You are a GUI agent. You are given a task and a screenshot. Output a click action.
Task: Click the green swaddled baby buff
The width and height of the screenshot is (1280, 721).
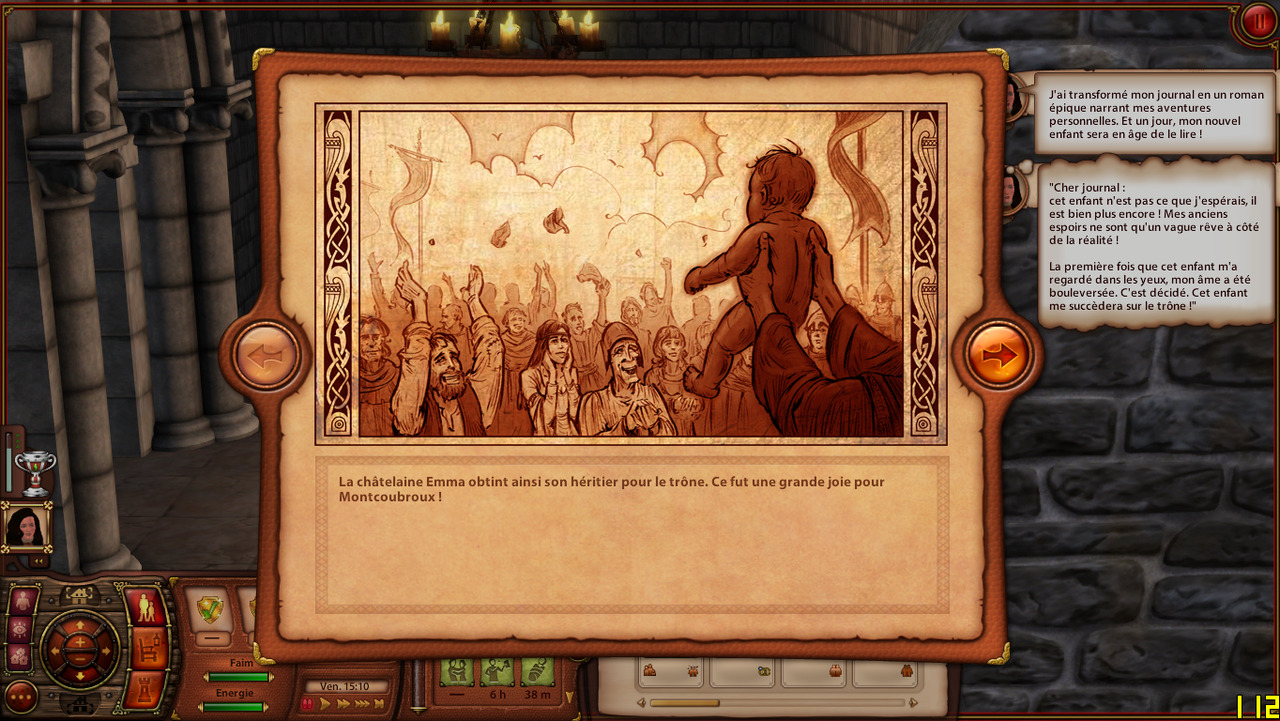(536, 670)
